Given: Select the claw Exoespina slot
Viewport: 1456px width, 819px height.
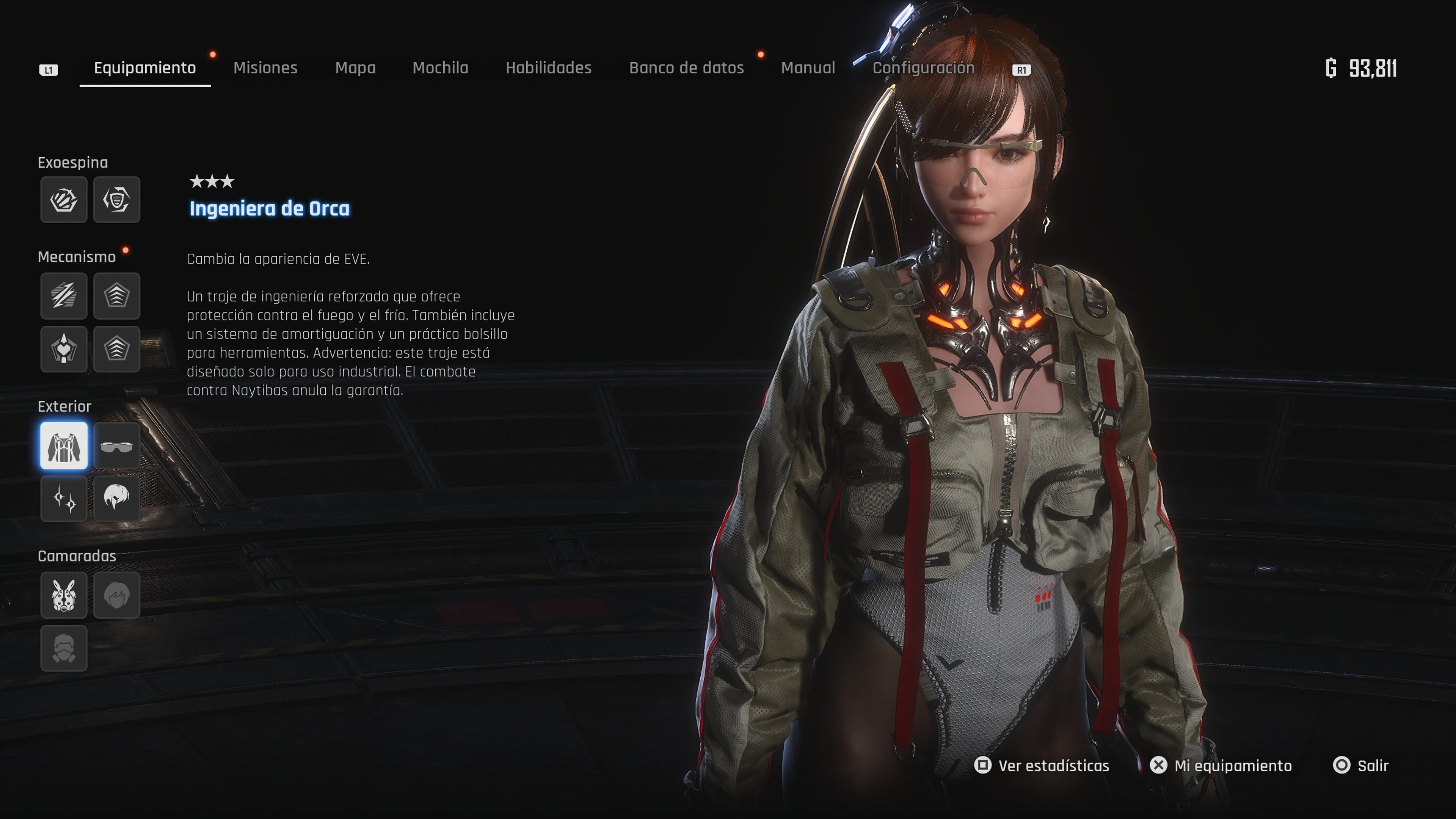Looking at the screenshot, I should tap(64, 199).
